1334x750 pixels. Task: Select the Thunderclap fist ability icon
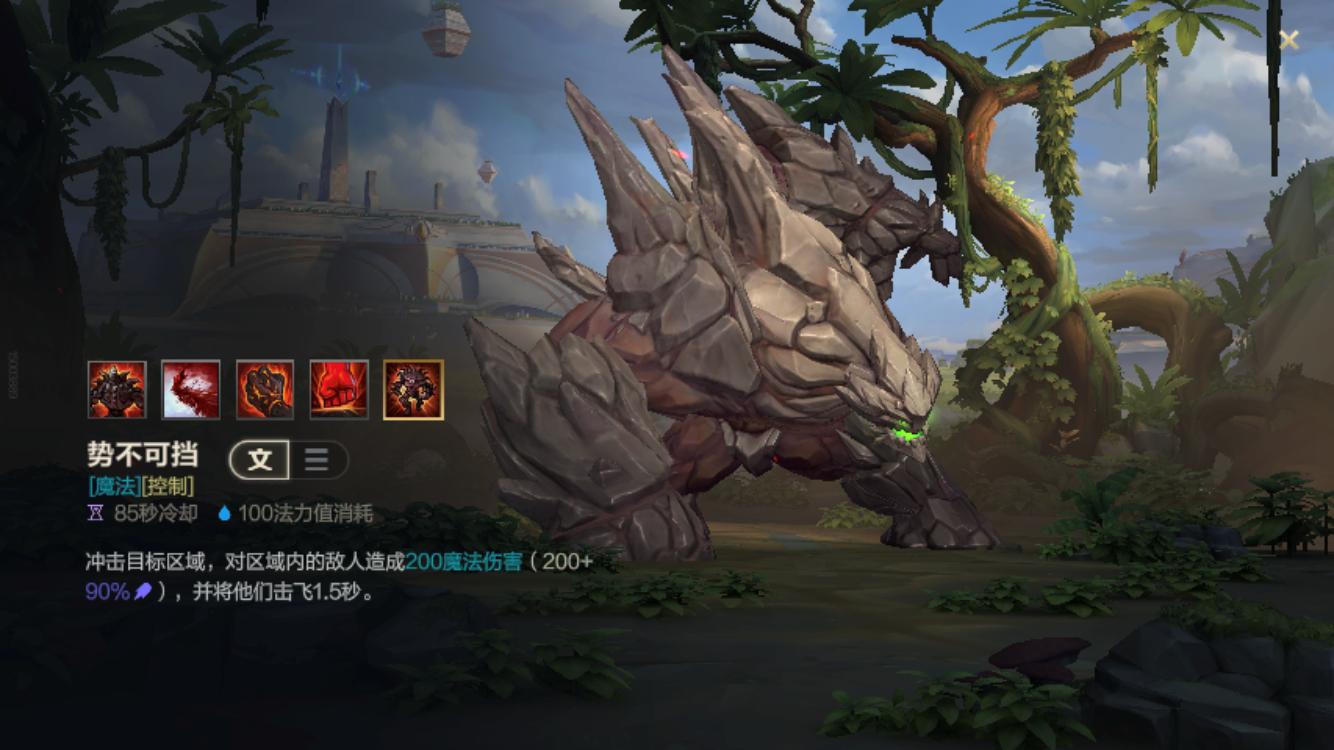coord(263,388)
